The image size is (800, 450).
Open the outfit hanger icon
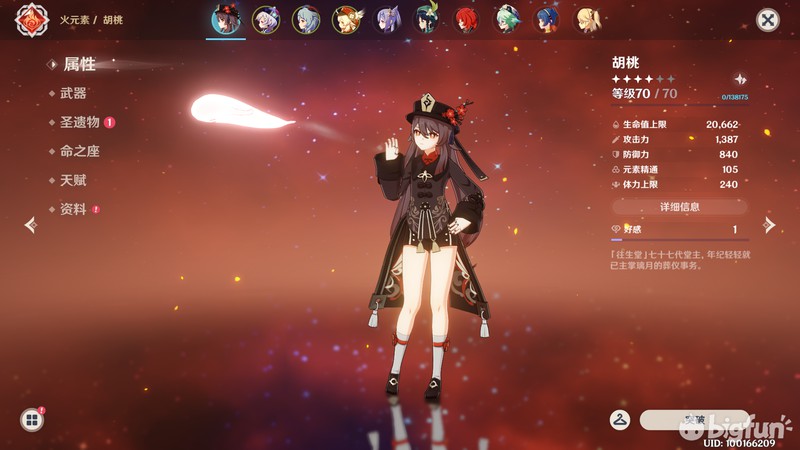(x=620, y=419)
